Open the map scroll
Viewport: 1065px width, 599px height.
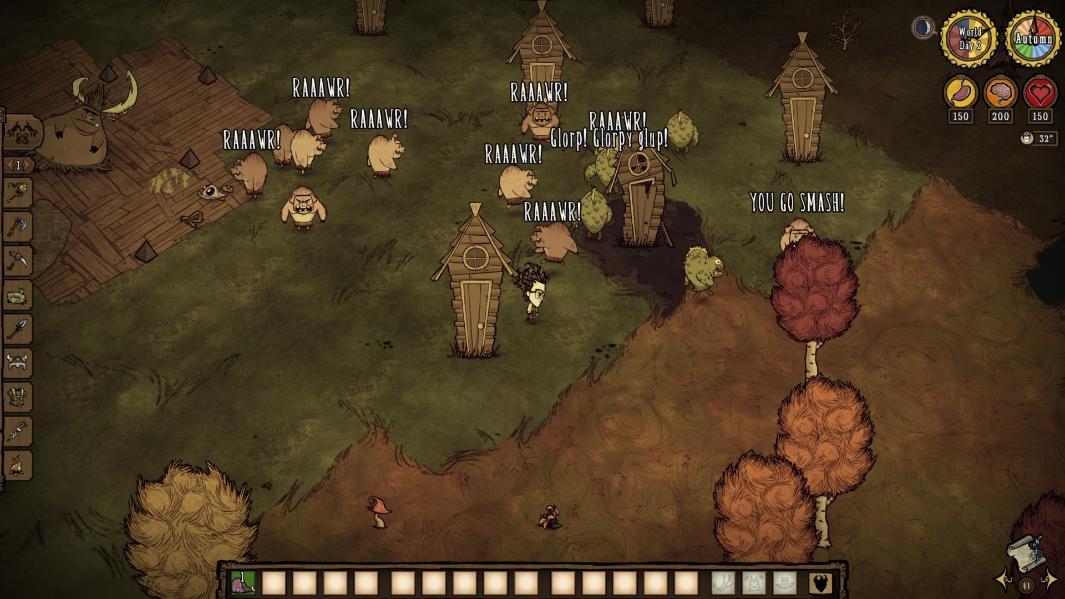point(1026,555)
